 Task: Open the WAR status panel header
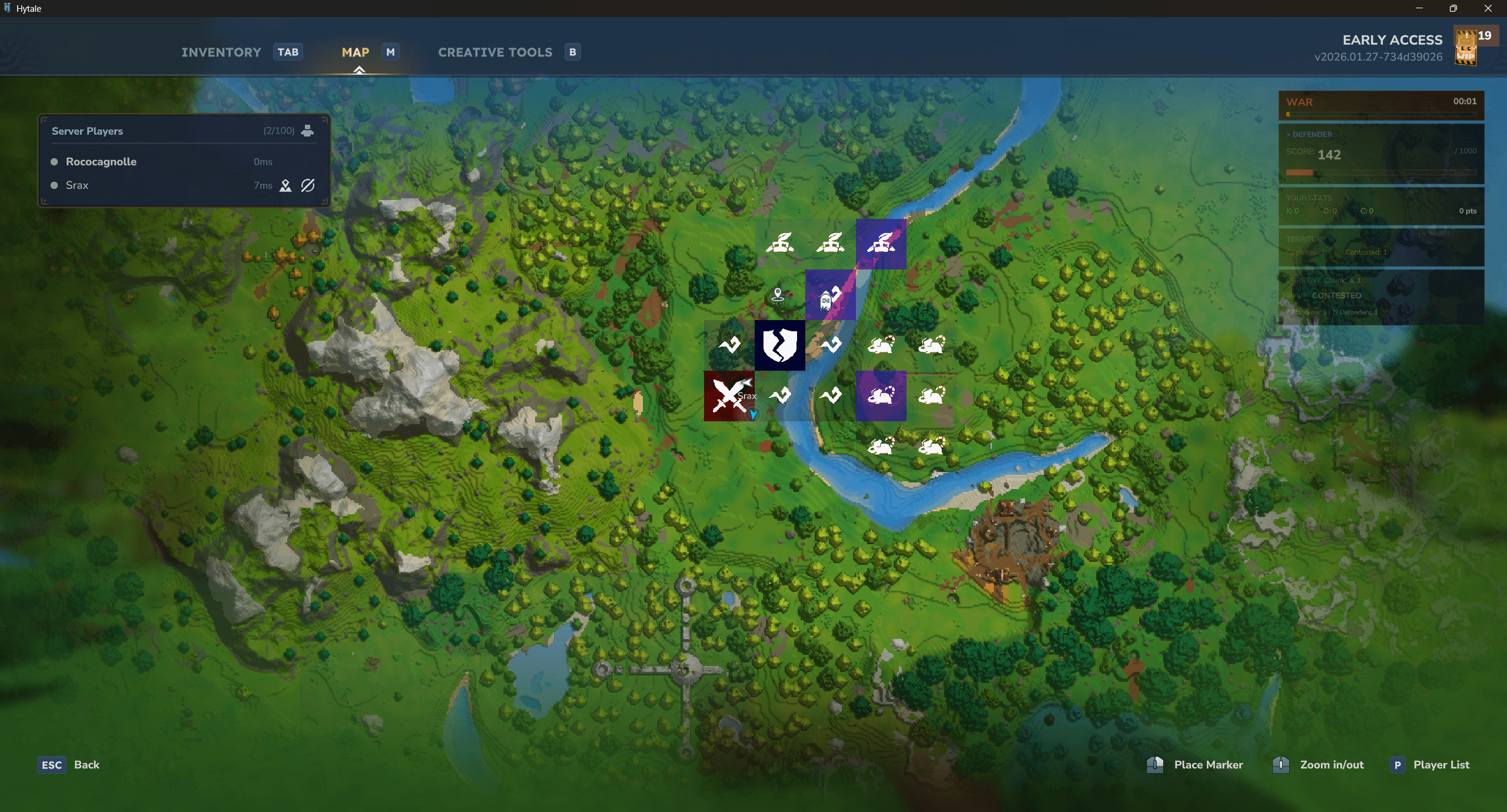click(1381, 103)
